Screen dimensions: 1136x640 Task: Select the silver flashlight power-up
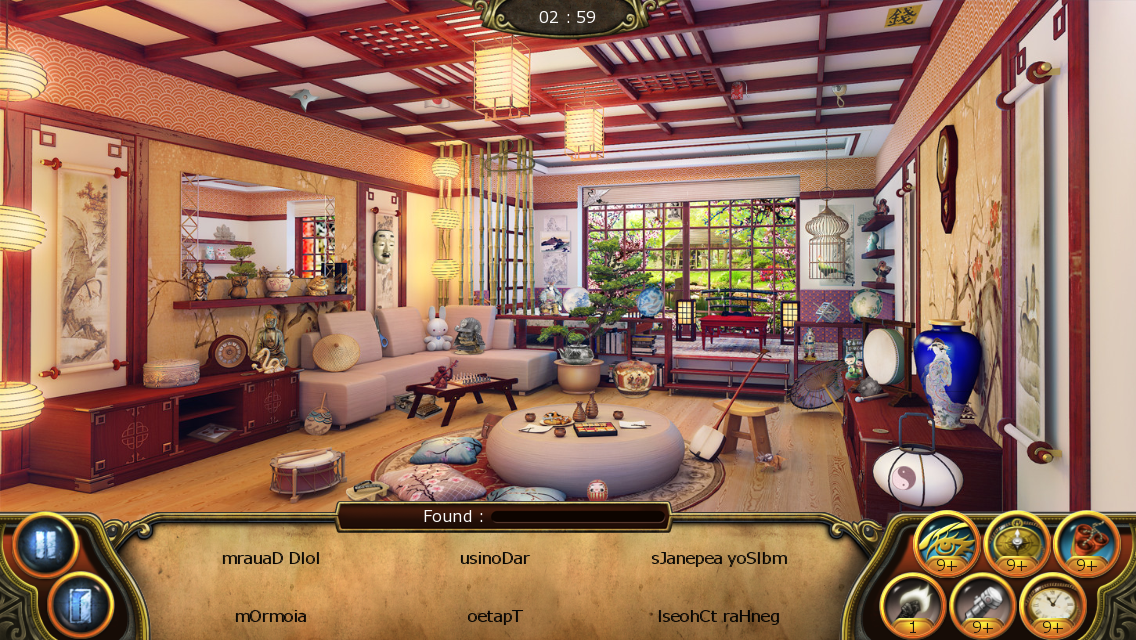(982, 603)
